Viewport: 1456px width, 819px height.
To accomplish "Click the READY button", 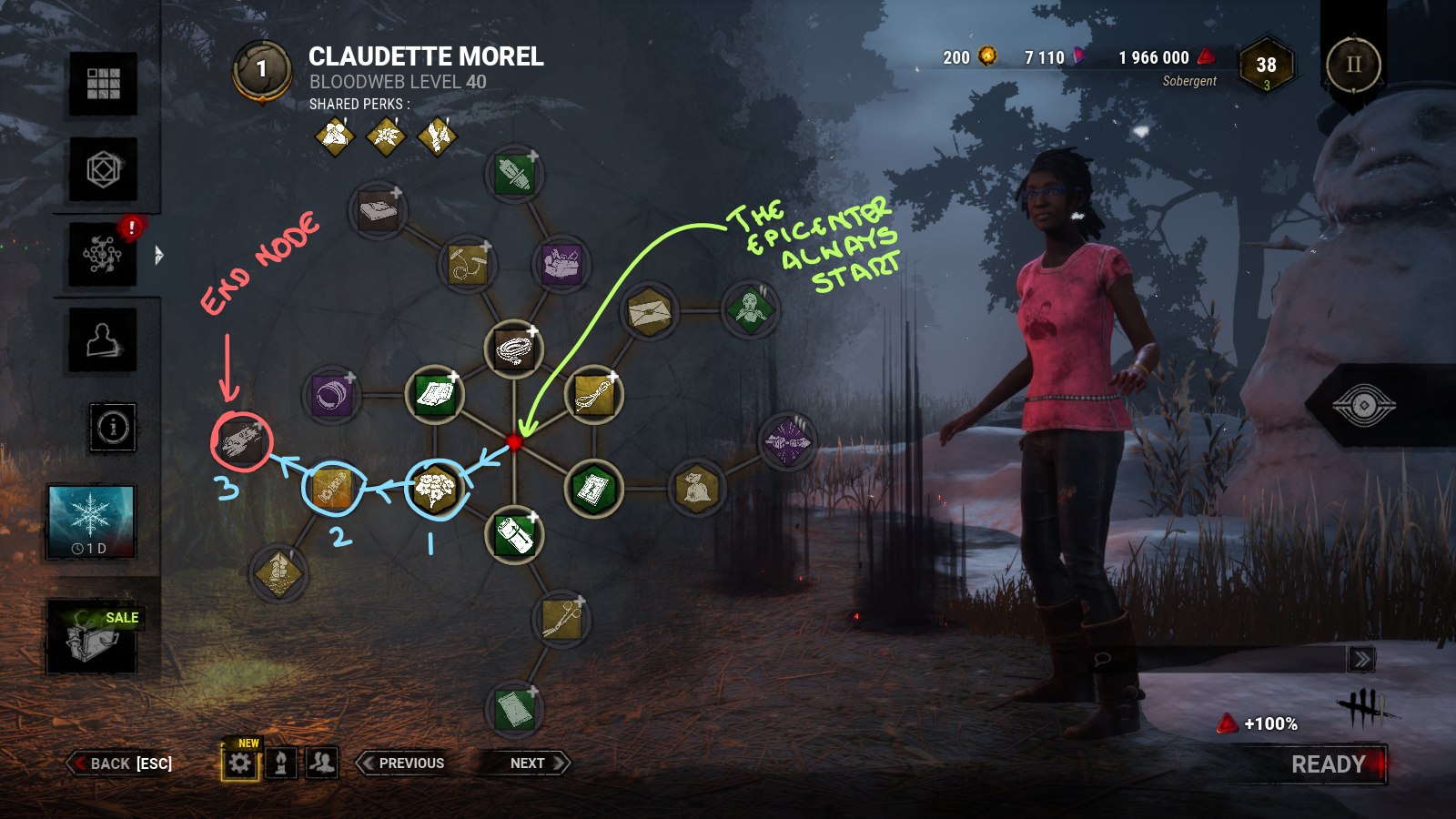I will point(1329,764).
